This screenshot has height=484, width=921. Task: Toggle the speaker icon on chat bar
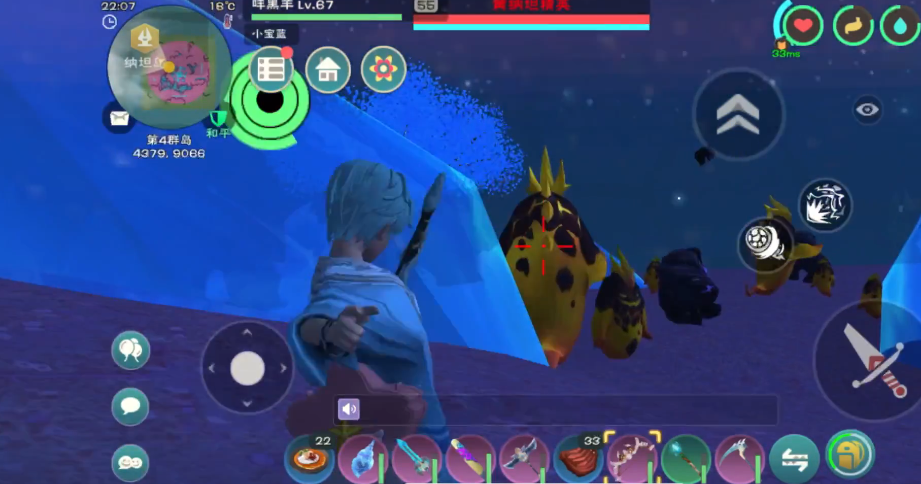pos(349,409)
